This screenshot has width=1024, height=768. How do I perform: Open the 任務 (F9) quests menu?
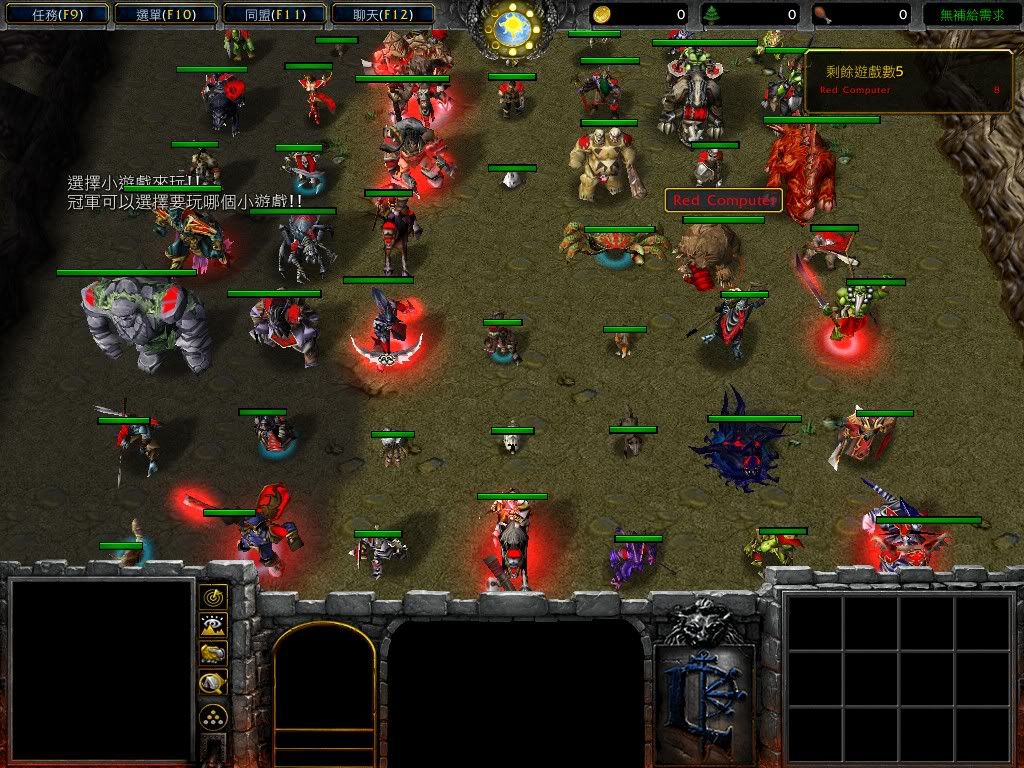(x=56, y=15)
